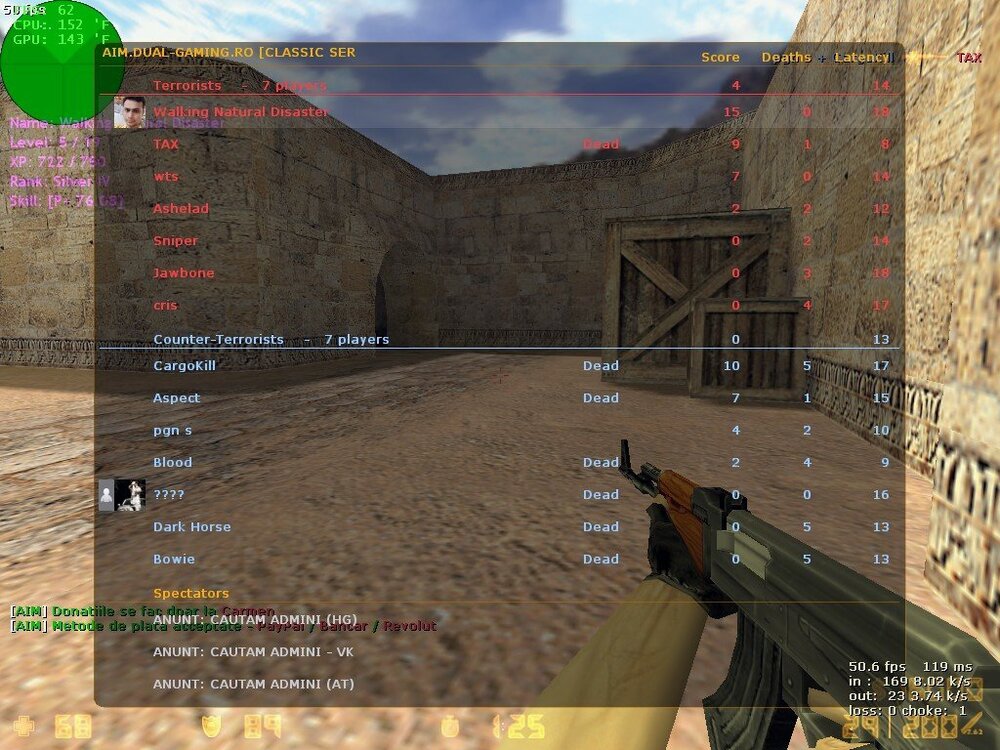
Task: Select Jawbone in the Terrorists list
Action: tap(183, 272)
